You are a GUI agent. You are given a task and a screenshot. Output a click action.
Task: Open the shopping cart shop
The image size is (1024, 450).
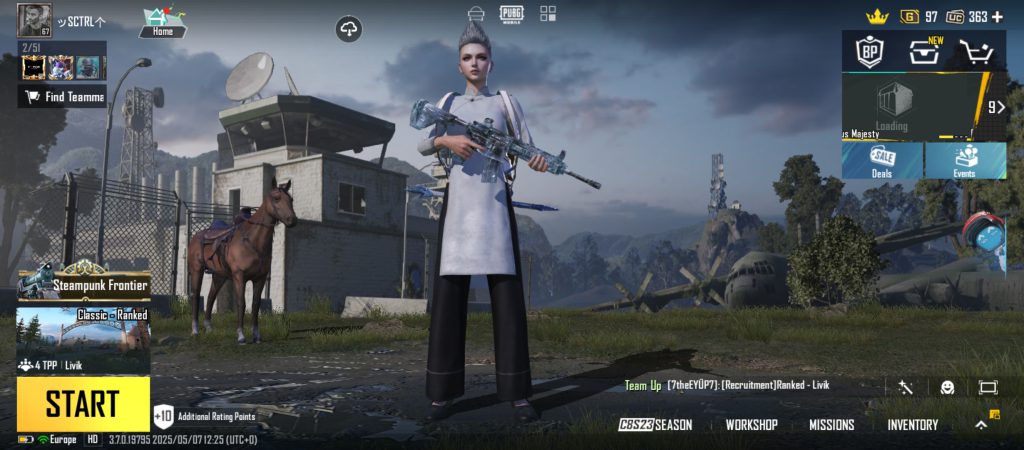[976, 52]
